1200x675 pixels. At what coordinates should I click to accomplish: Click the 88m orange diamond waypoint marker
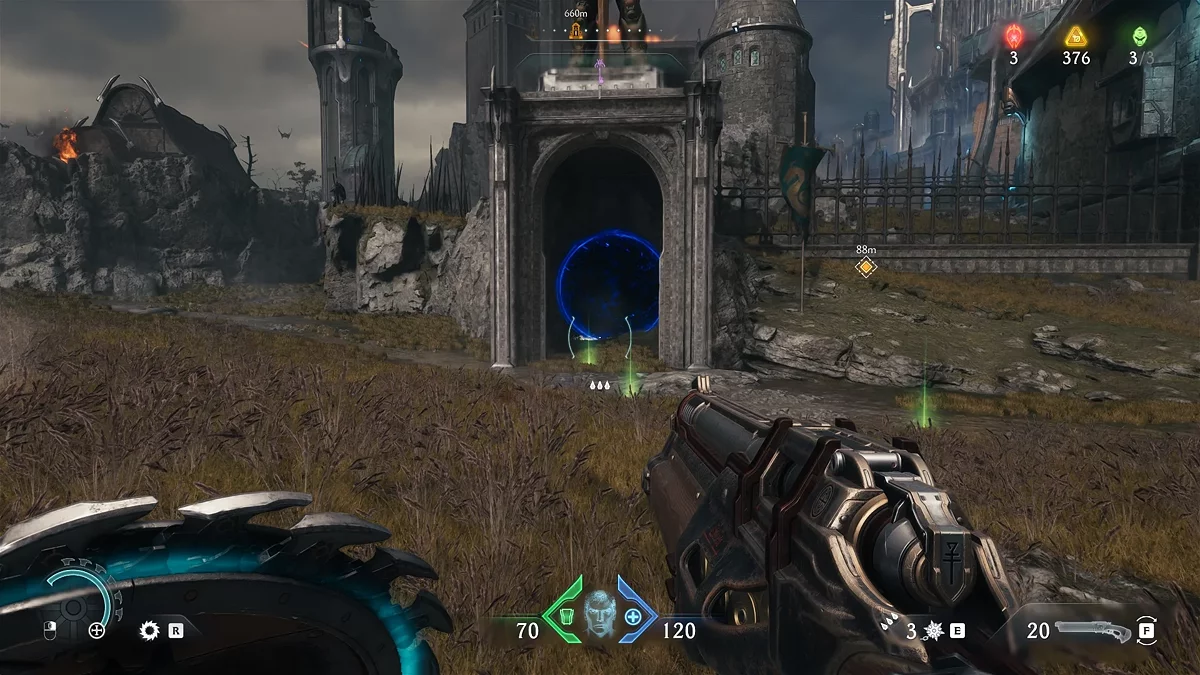[x=866, y=267]
